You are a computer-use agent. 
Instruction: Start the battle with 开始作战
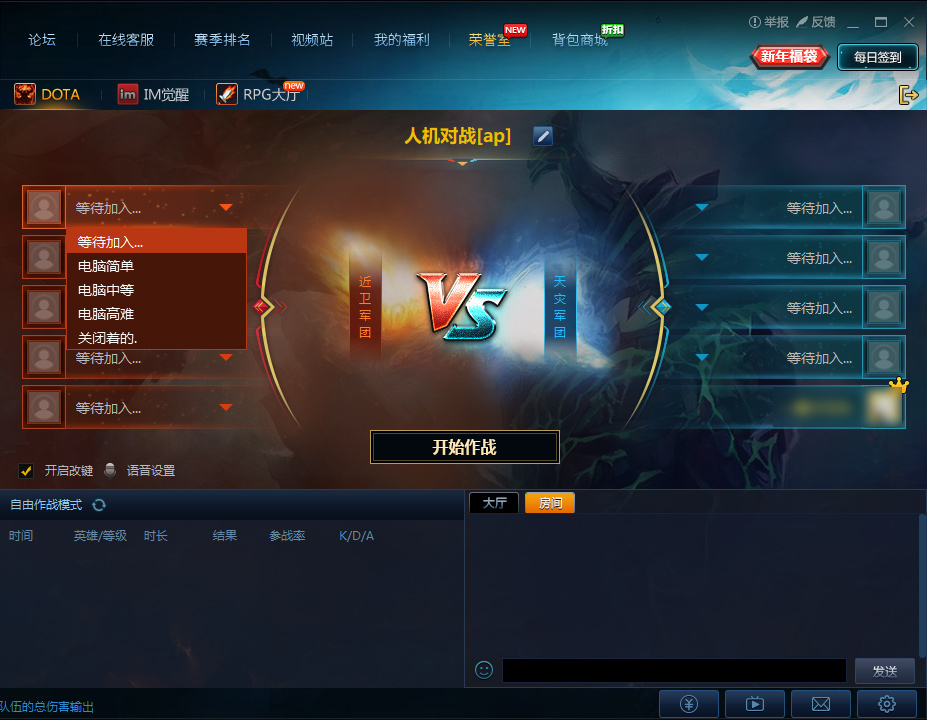coord(464,447)
